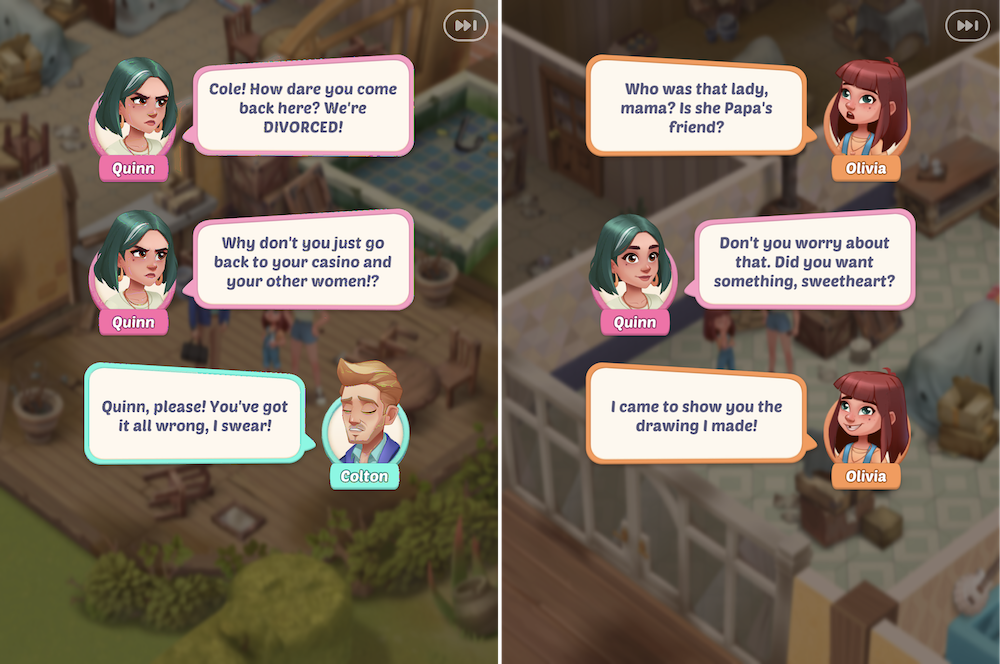The height and width of the screenshot is (664, 1000).
Task: Advance past Olivia's drawing speech bubble
Action: coord(696,416)
